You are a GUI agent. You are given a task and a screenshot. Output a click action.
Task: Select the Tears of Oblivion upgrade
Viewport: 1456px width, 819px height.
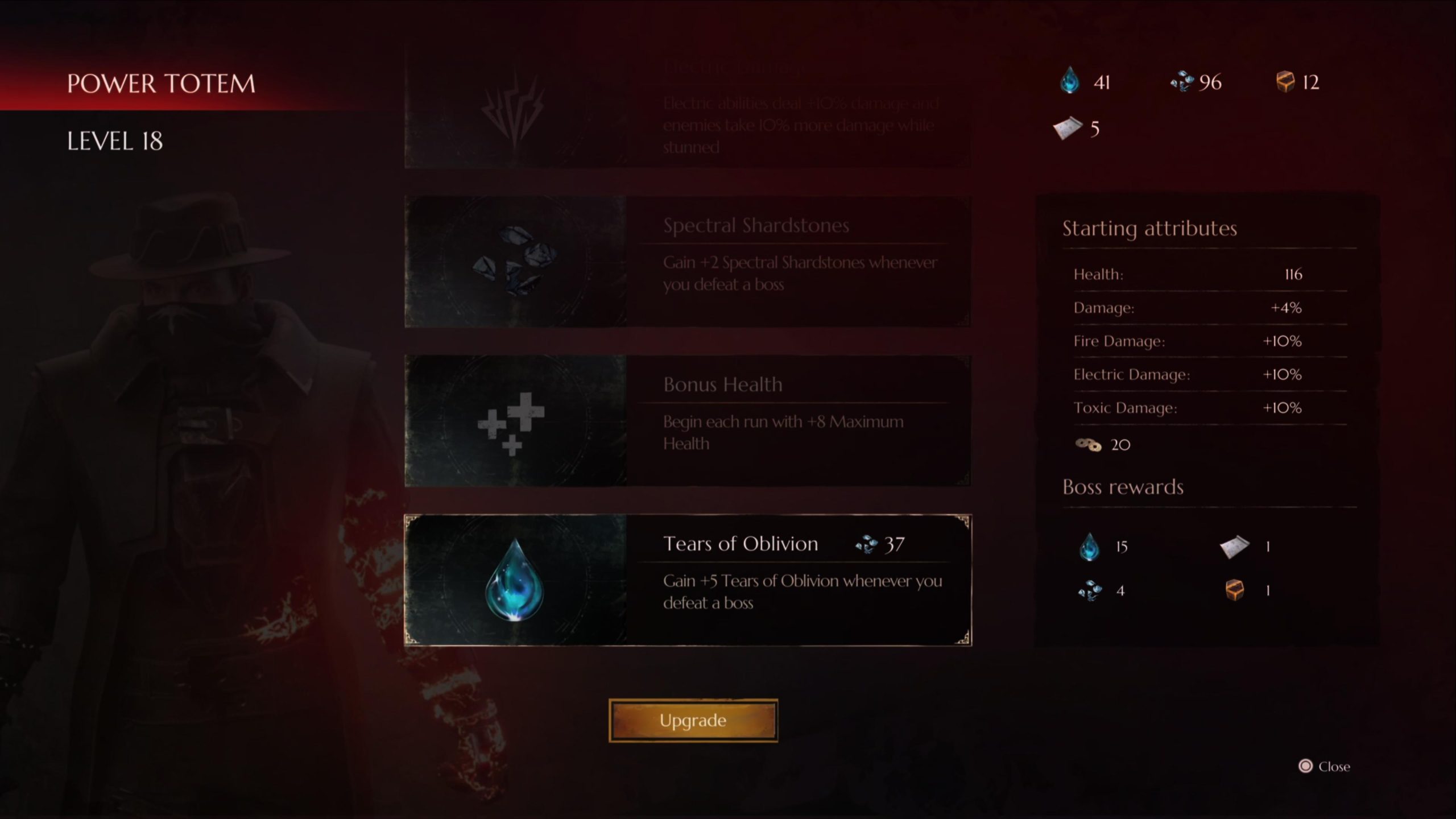pos(687,580)
